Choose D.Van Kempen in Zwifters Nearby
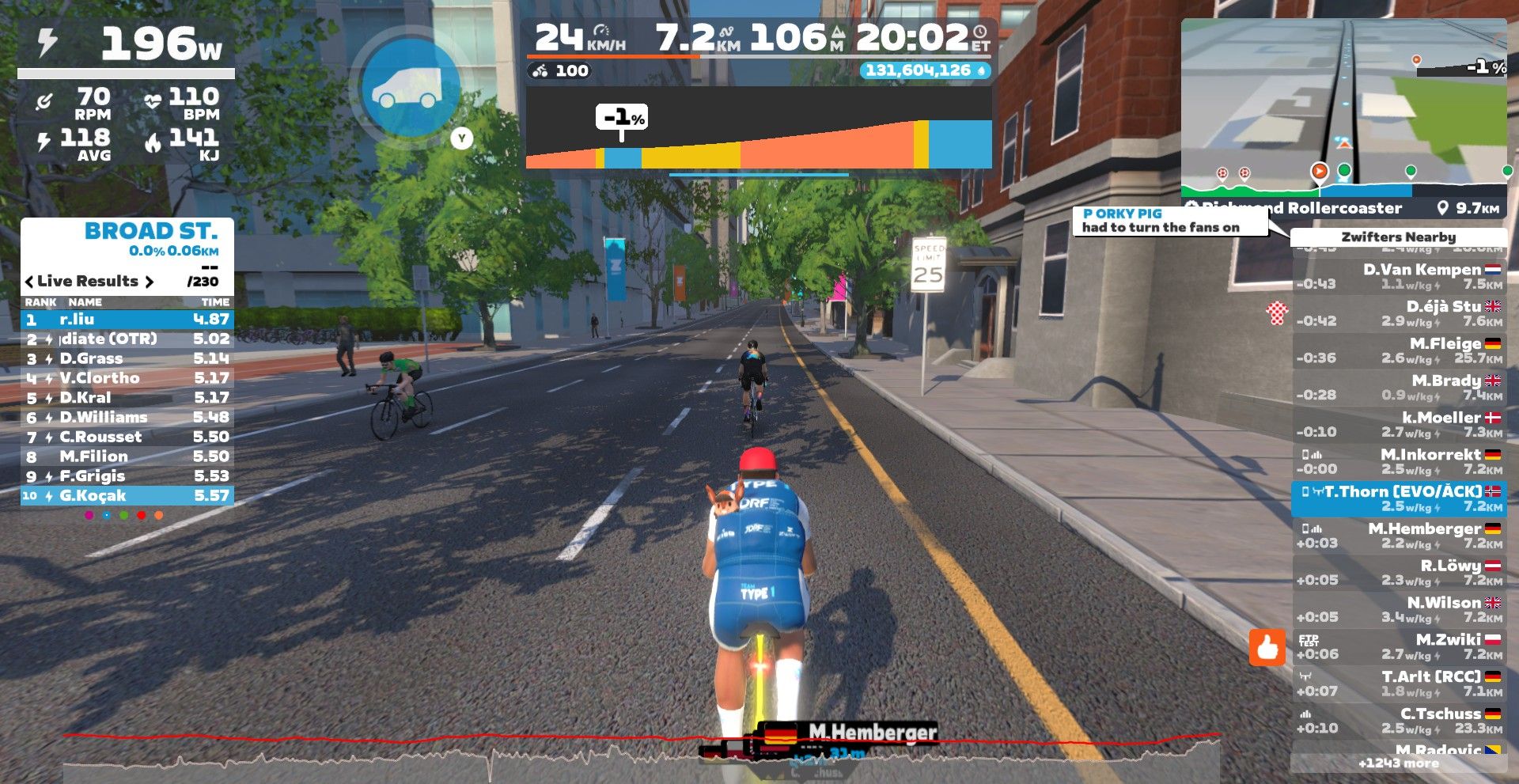This screenshot has height=784, width=1519. tap(1399, 276)
